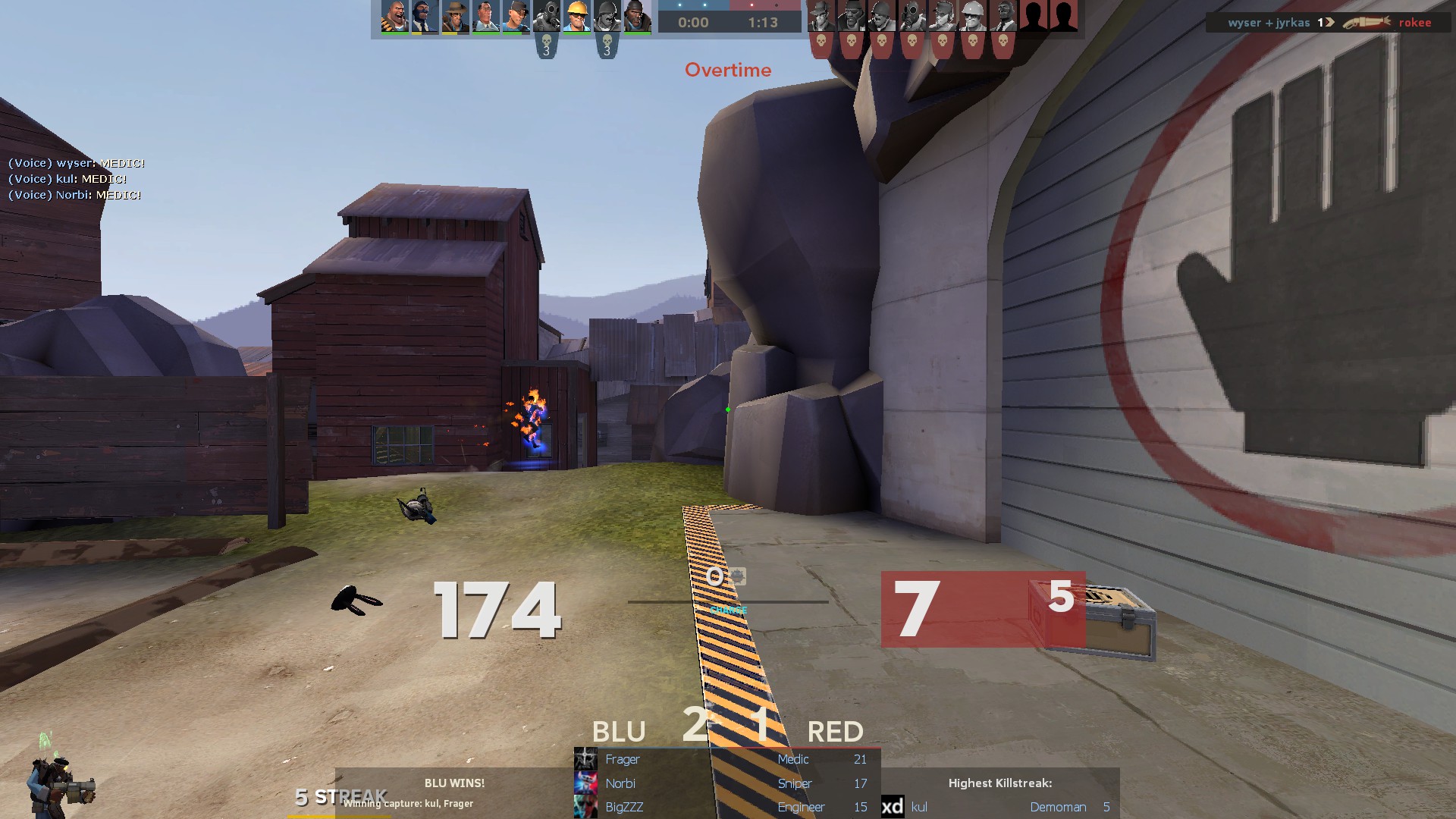This screenshot has width=1456, height=819.
Task: Select the BLU Demoman portrait
Action: tap(637, 17)
